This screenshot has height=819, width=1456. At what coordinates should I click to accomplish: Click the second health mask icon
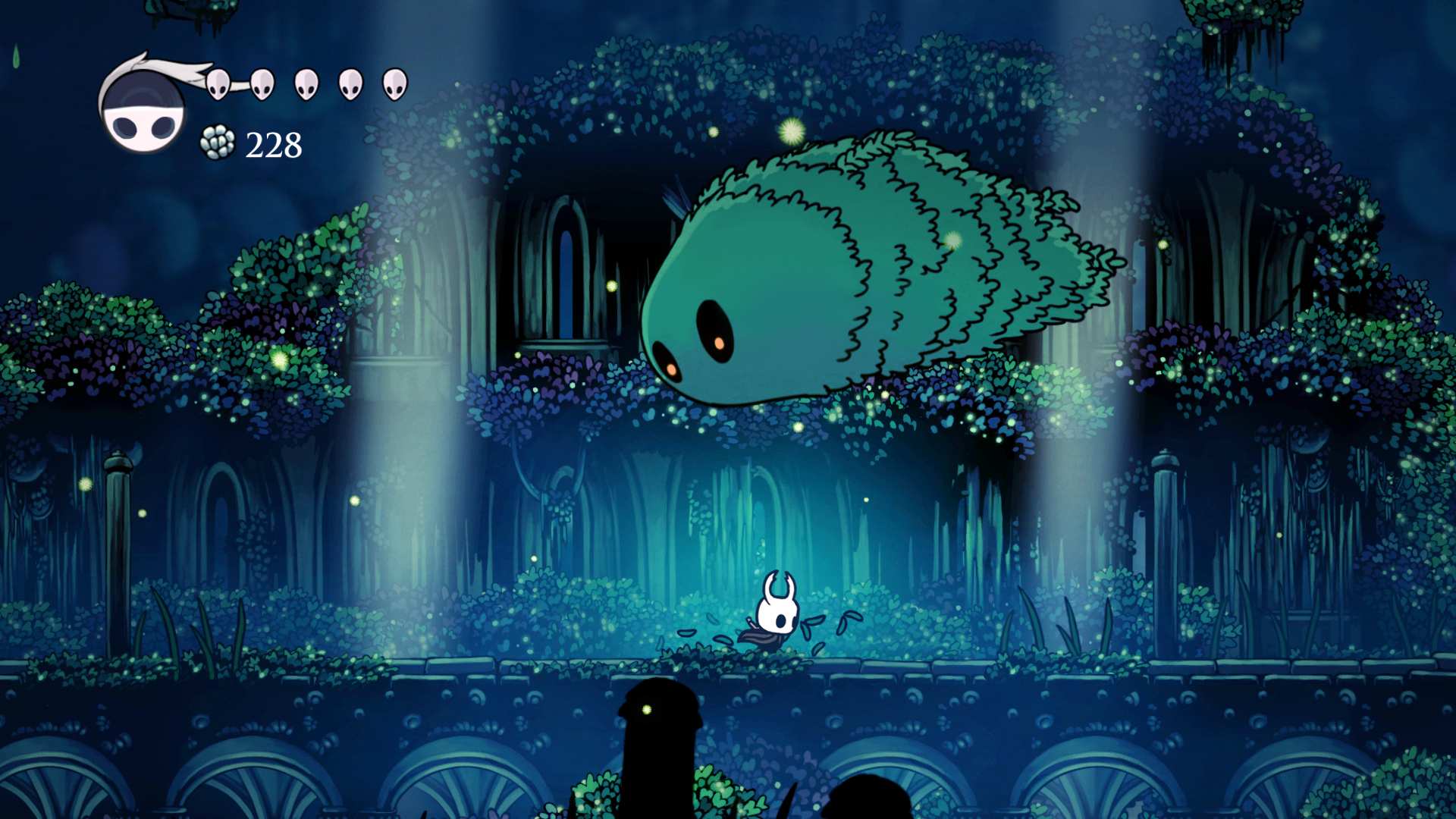pyautogui.click(x=263, y=85)
